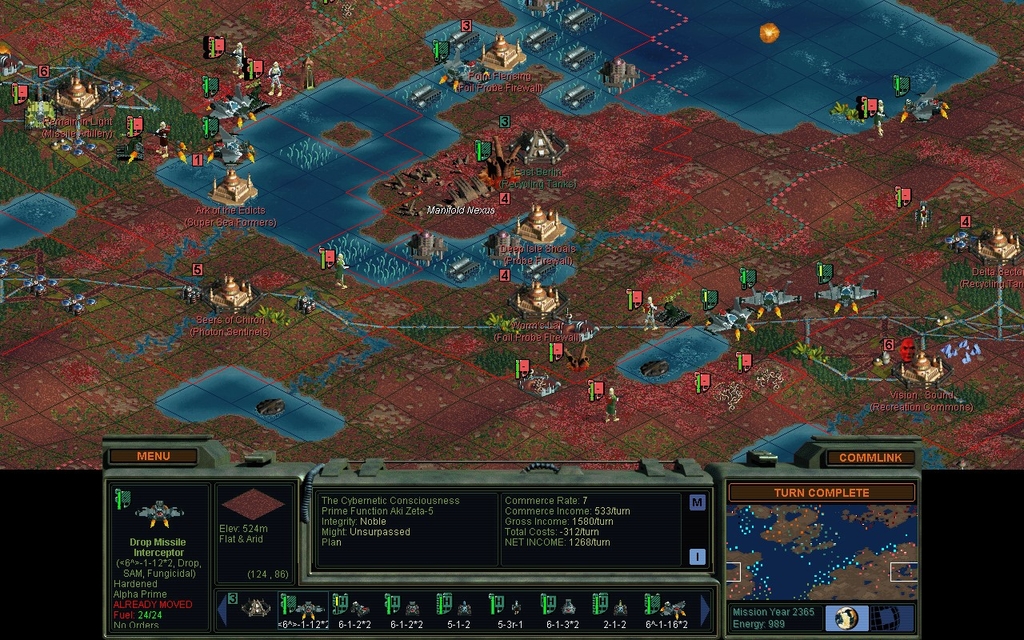1024x640 pixels.
Task: Open the MENU button
Action: tap(153, 456)
